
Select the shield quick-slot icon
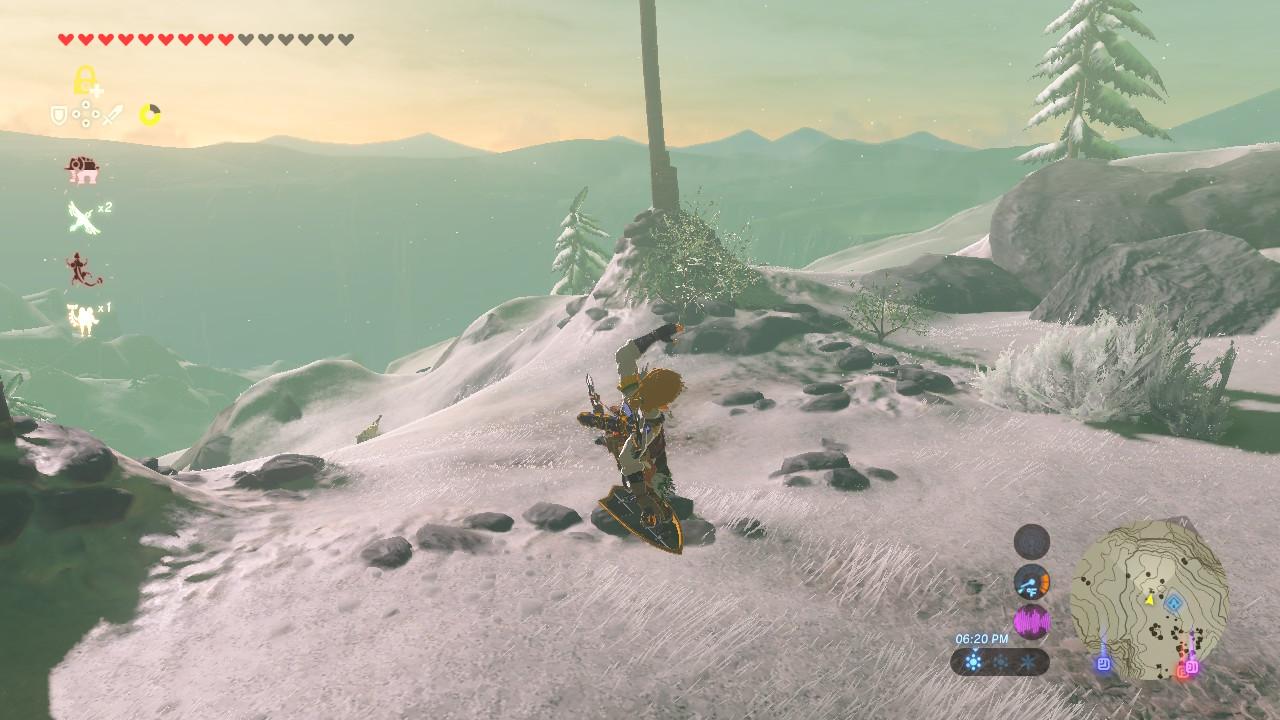click(60, 116)
